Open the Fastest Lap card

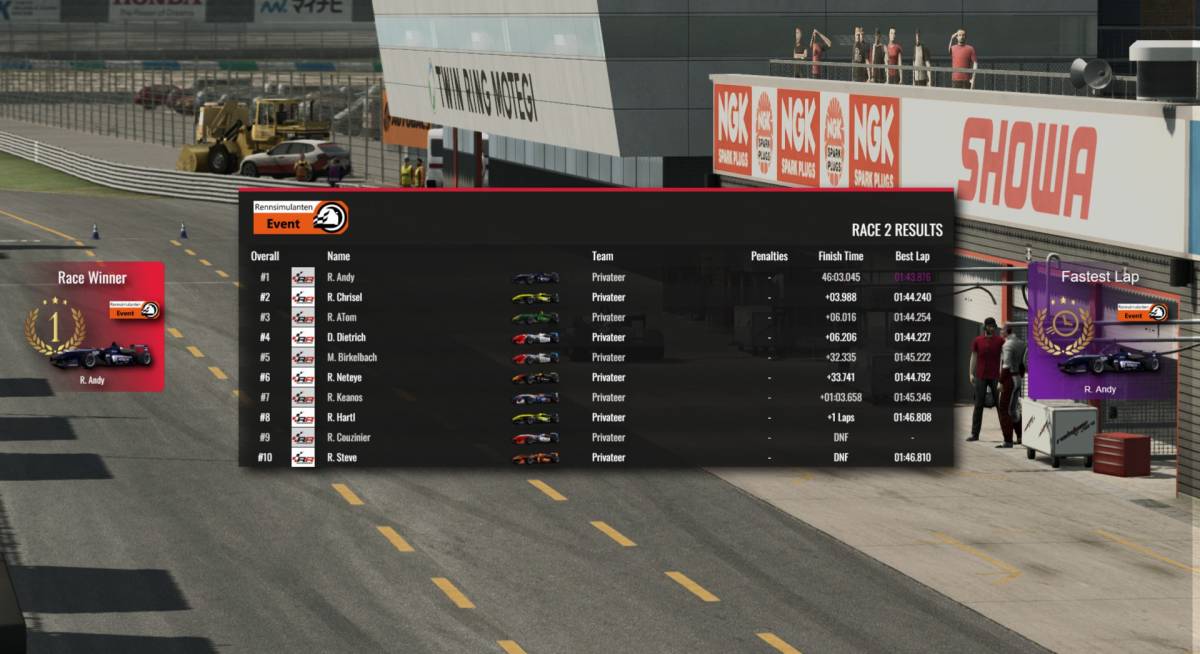(1099, 331)
